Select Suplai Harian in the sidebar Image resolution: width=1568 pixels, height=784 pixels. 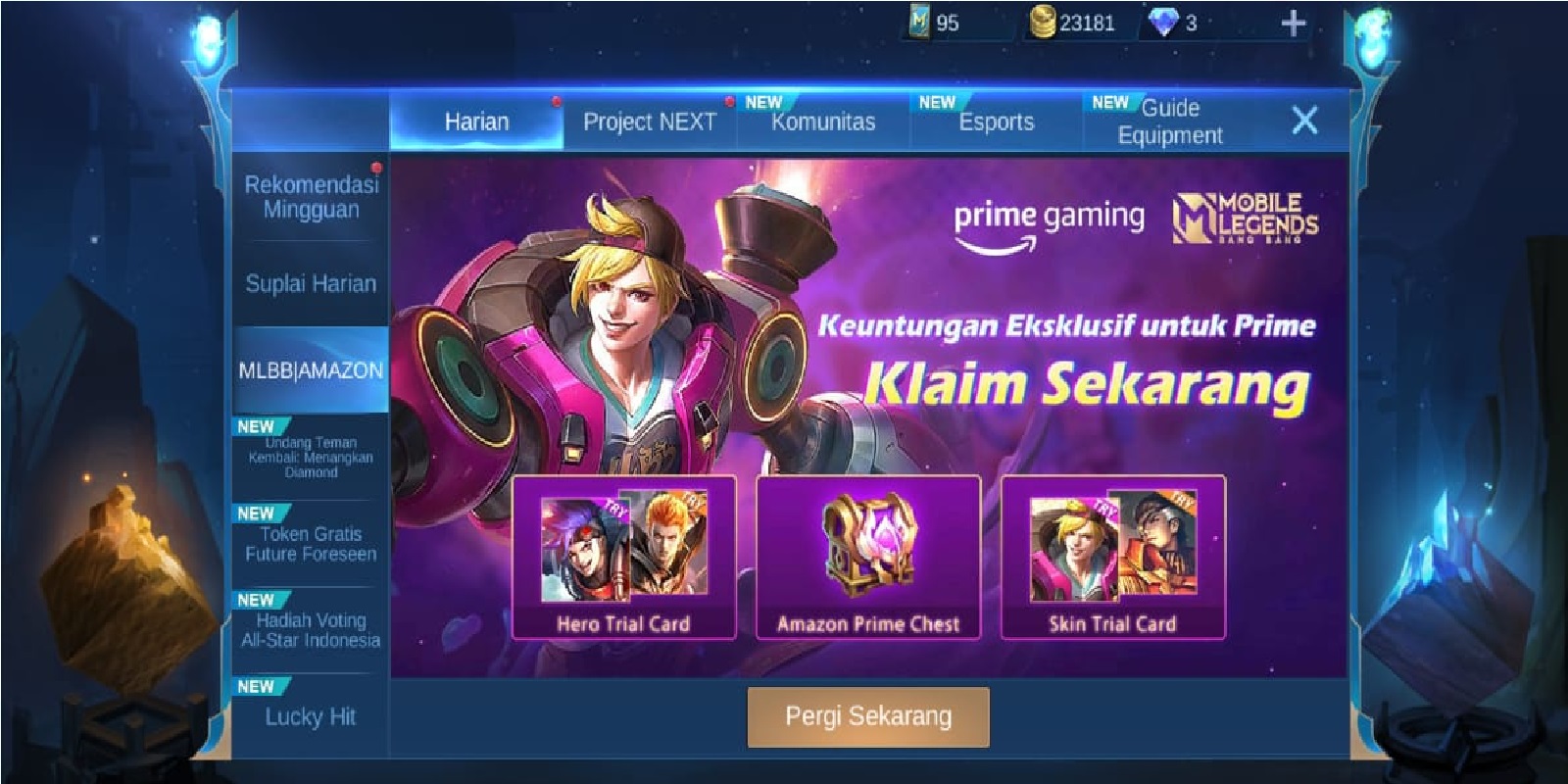pos(312,281)
